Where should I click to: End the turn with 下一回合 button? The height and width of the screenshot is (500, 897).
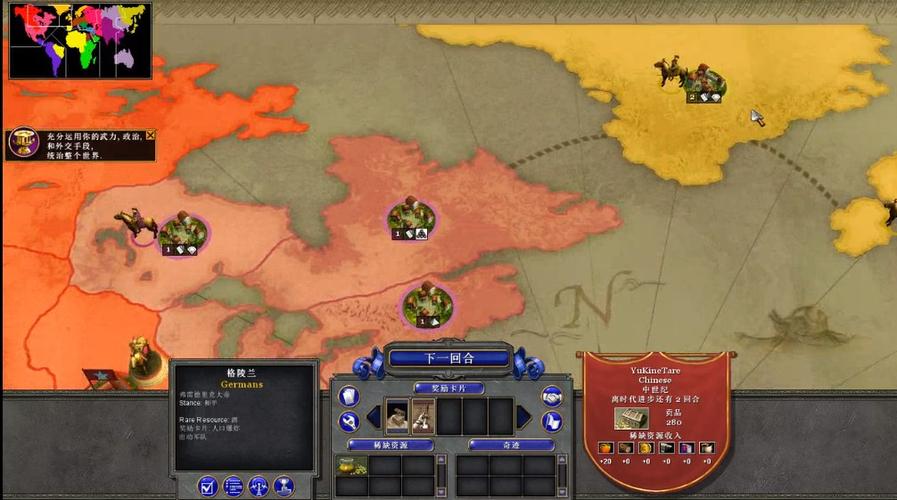449,358
